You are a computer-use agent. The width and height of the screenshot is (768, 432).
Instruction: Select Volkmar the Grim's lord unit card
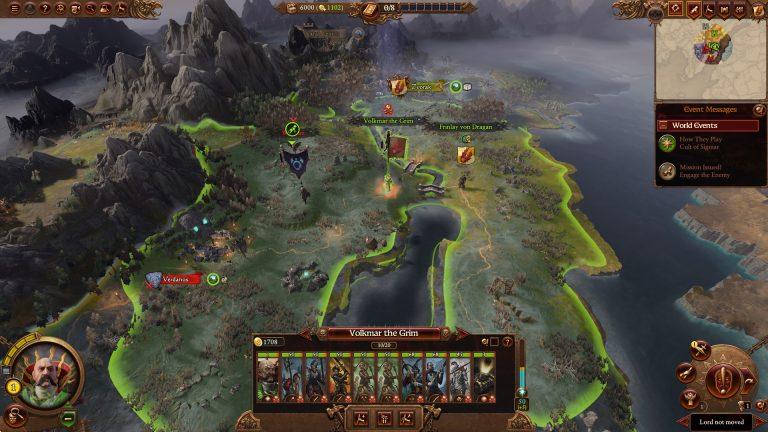pos(268,376)
